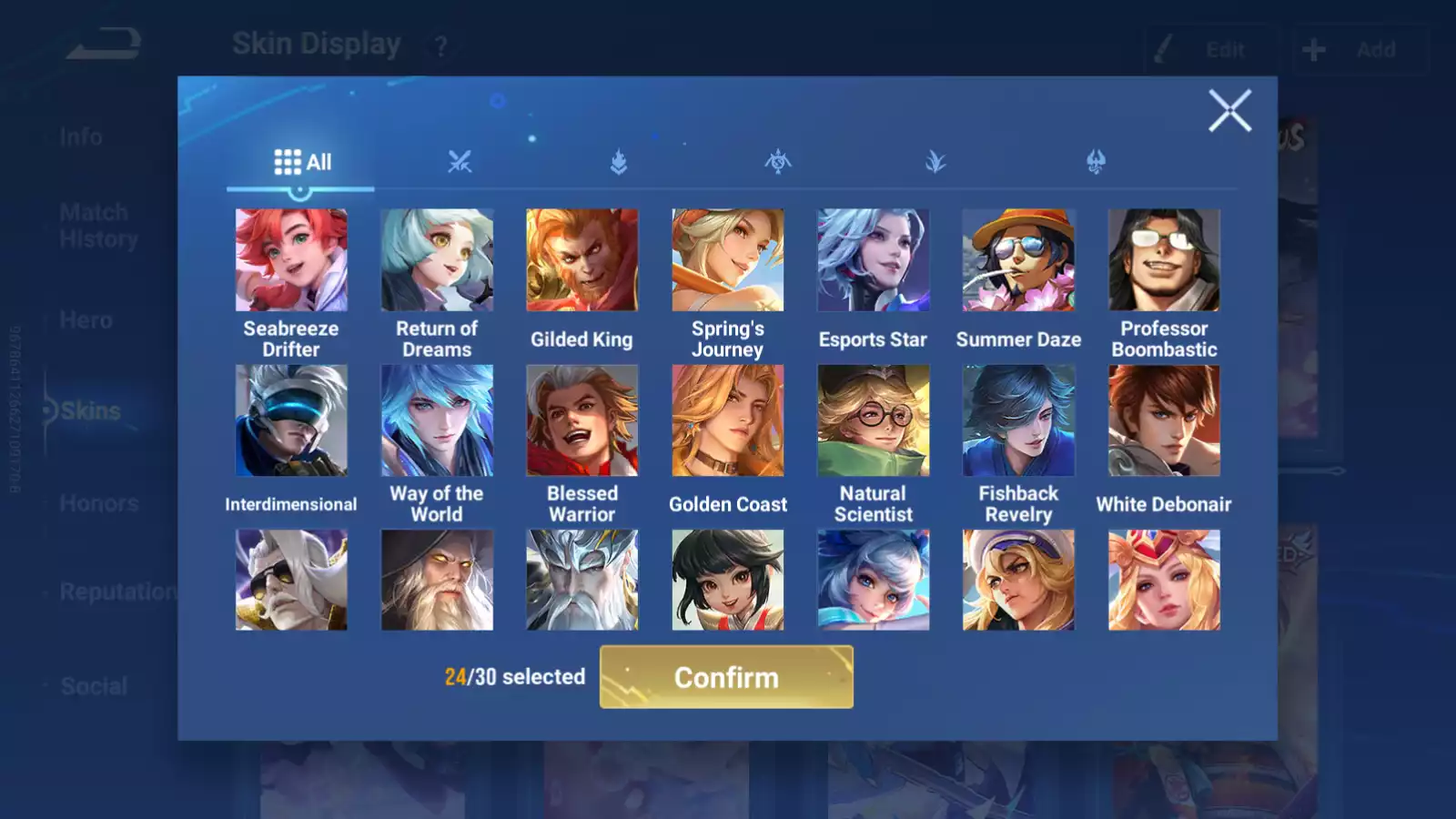Filter skins by crossed swords category
Viewport: 1456px width, 819px height.
pos(460,163)
